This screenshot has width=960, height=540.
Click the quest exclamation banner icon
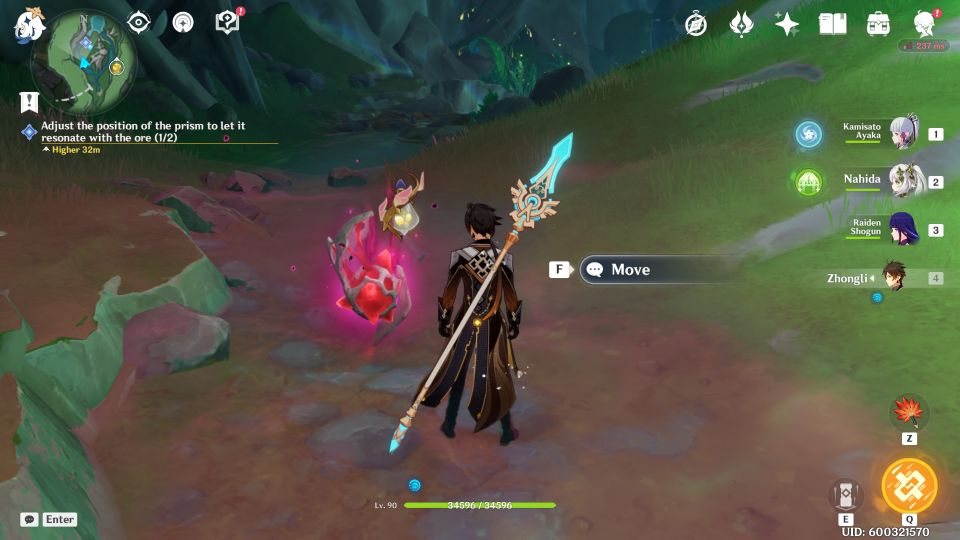click(28, 101)
